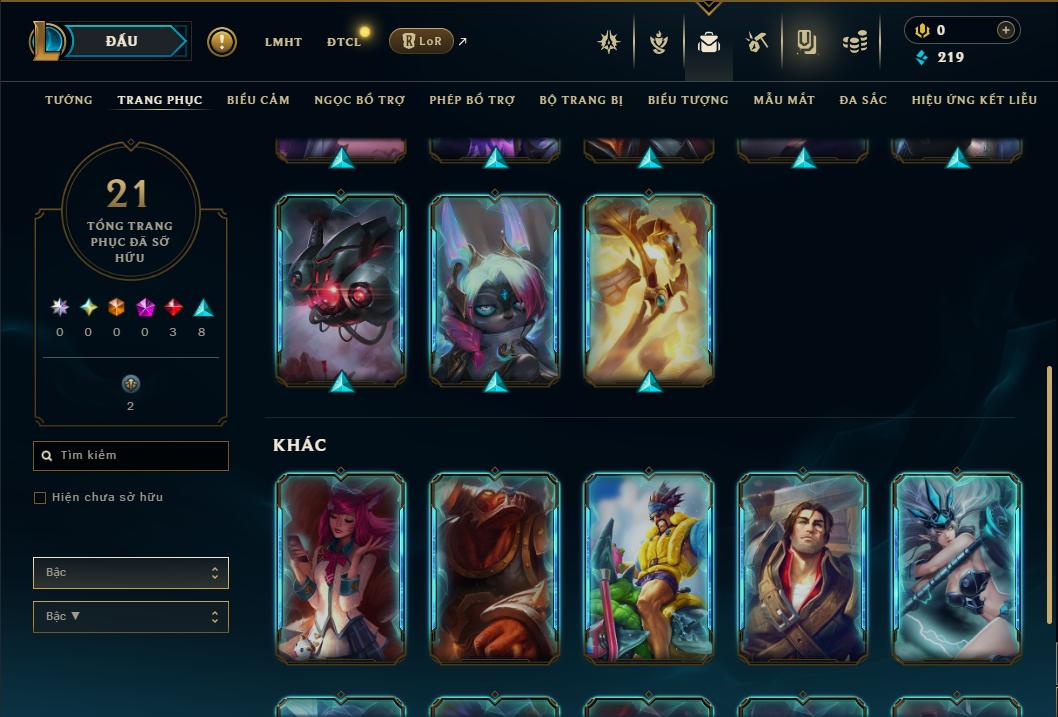
Task: Switch to the BIỂU TƯỢNG icons tab
Action: (x=688, y=100)
